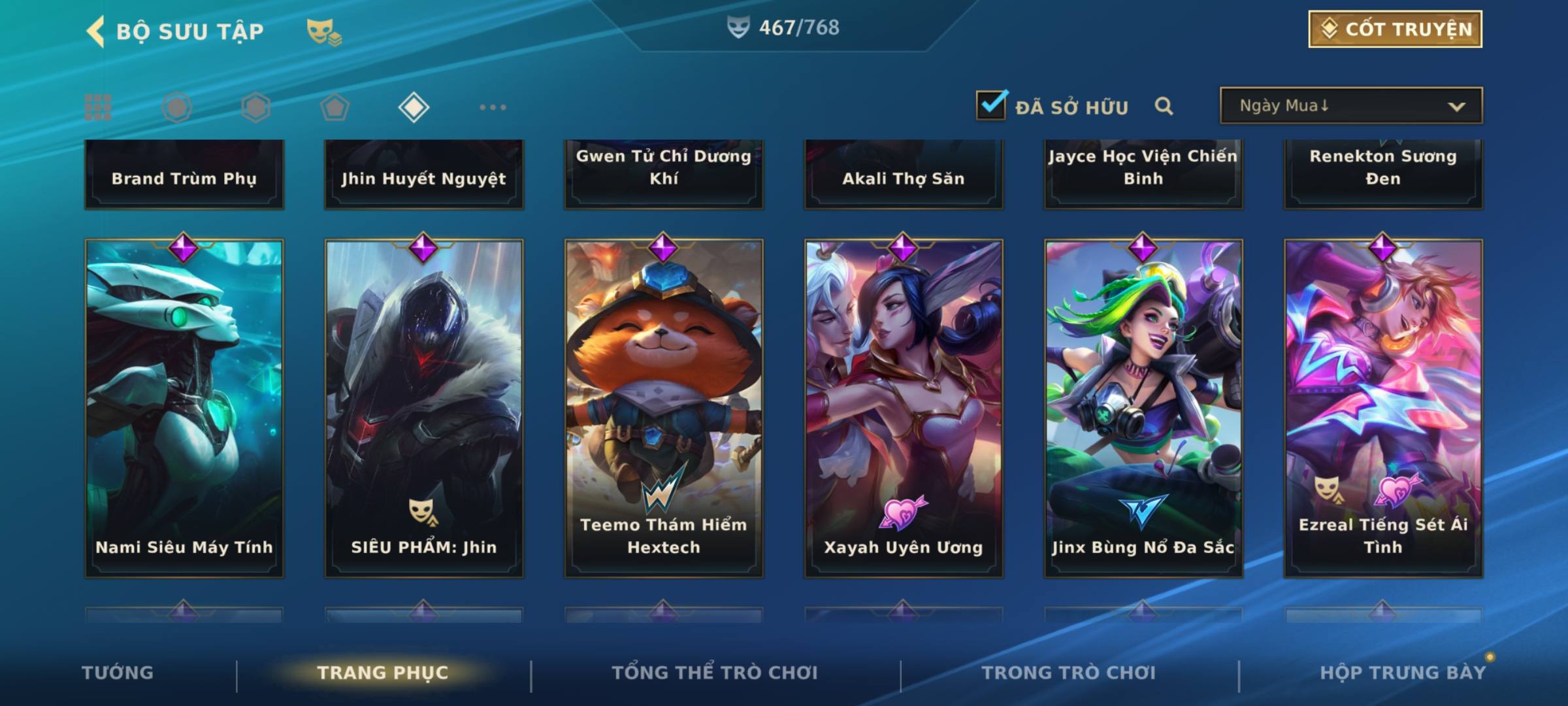Click the gold mask icon beside title

323,31
